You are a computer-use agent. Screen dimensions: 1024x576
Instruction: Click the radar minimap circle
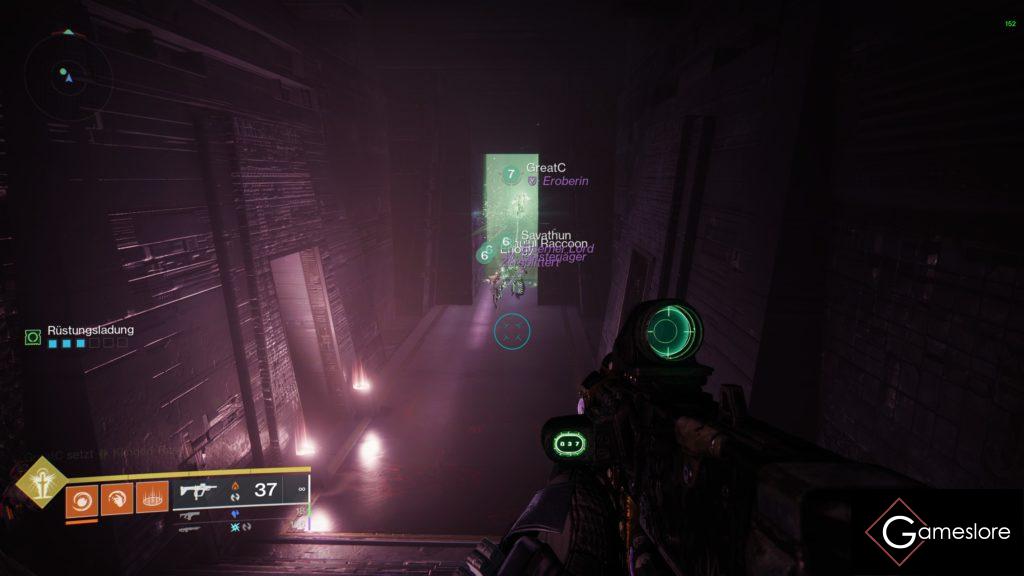coord(67,75)
